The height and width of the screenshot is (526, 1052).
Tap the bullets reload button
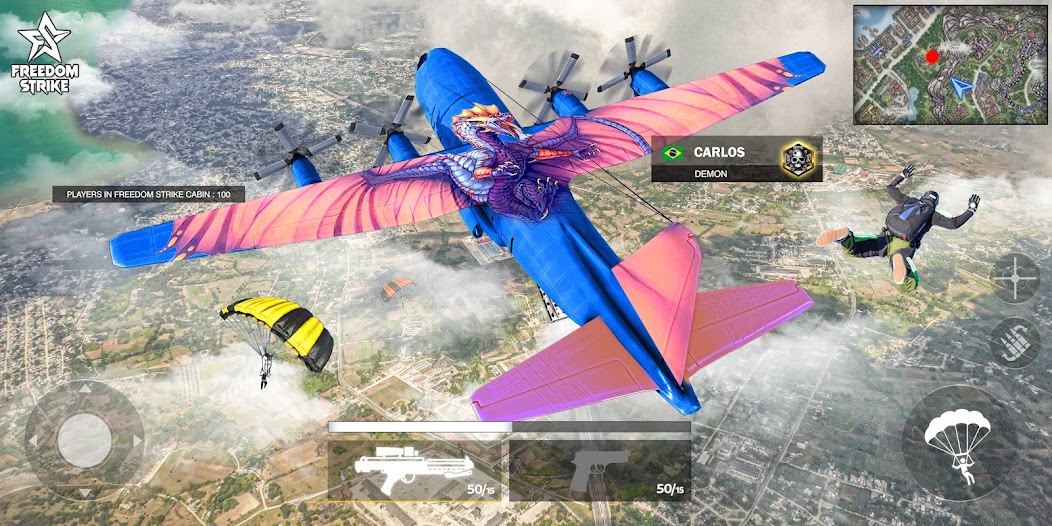[1015, 342]
